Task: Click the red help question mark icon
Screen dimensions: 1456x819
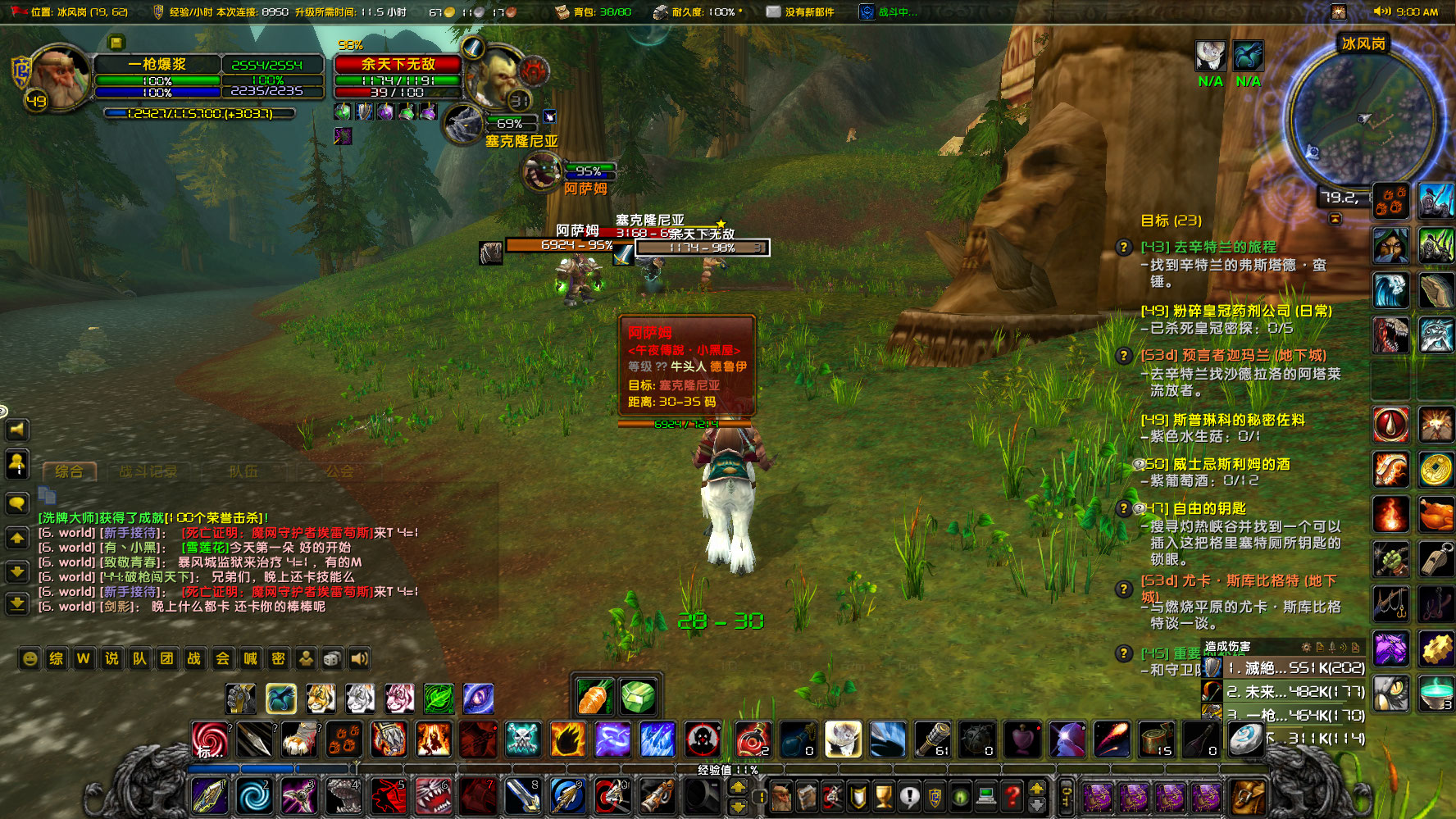Action: [1011, 796]
